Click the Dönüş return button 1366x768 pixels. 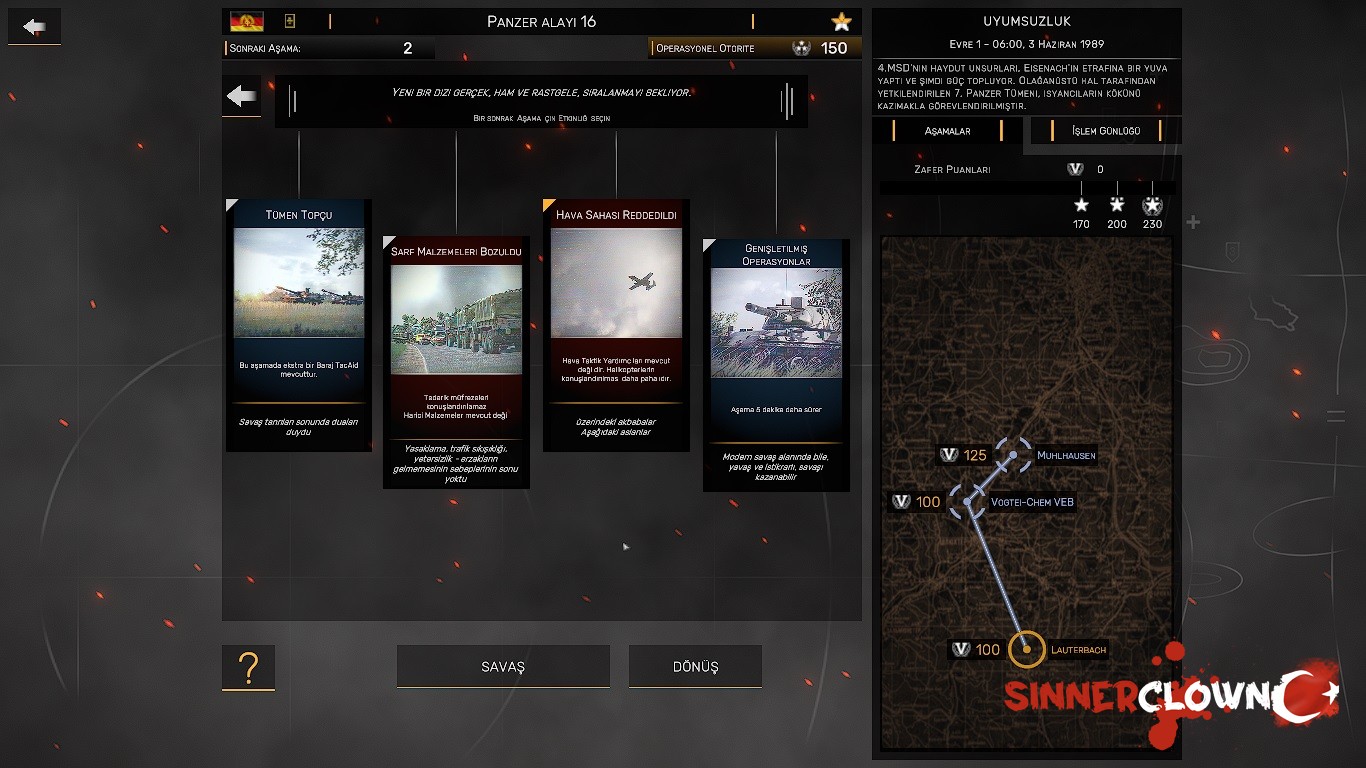coord(695,667)
